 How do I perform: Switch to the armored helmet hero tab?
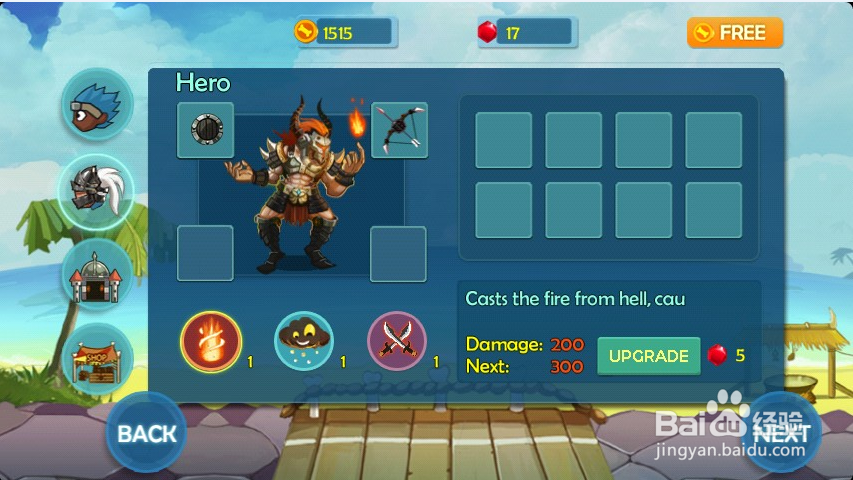point(97,188)
